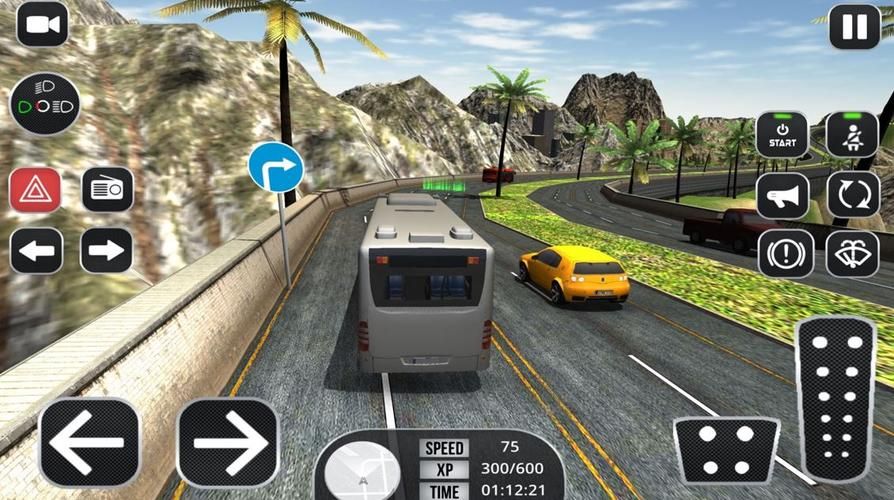894x500 pixels.
Task: Click the circular arrows button
Action: tap(852, 195)
